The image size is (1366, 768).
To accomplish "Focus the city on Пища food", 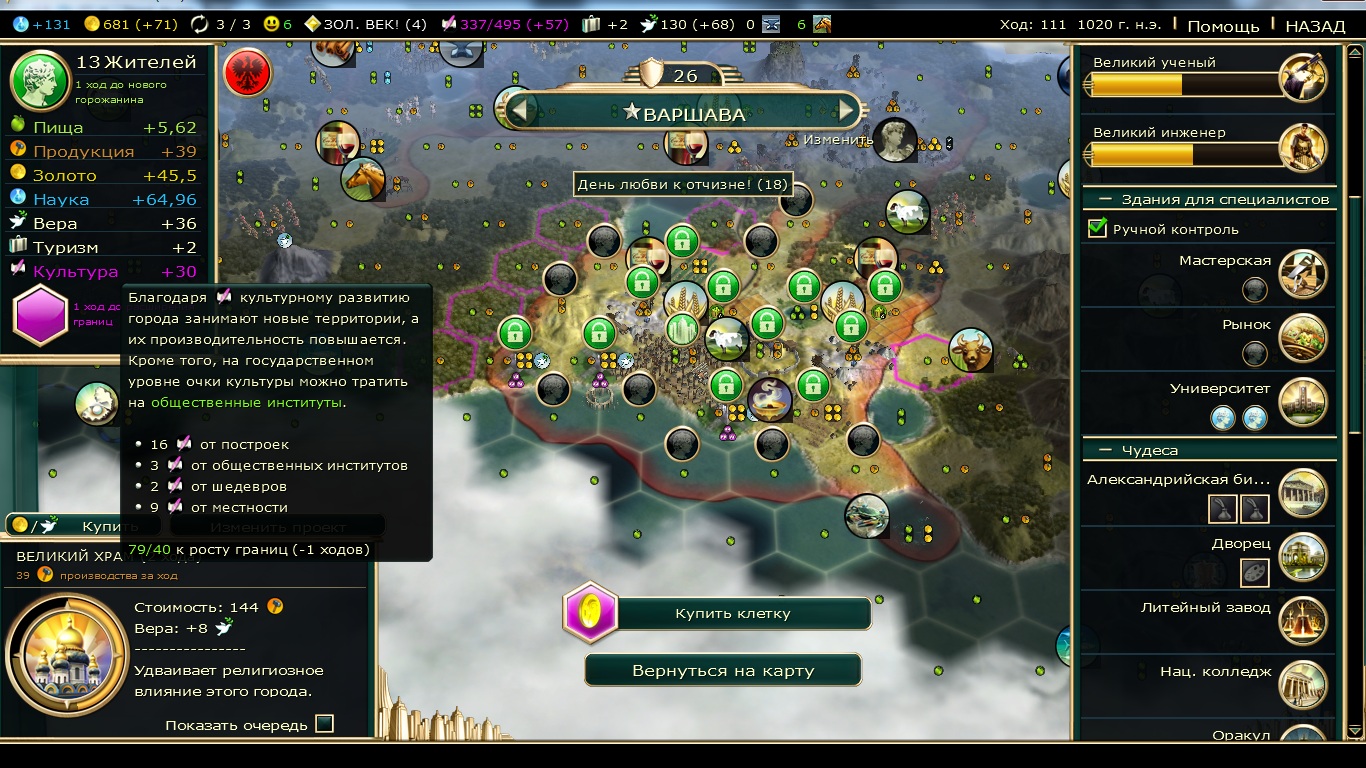I will point(58,127).
